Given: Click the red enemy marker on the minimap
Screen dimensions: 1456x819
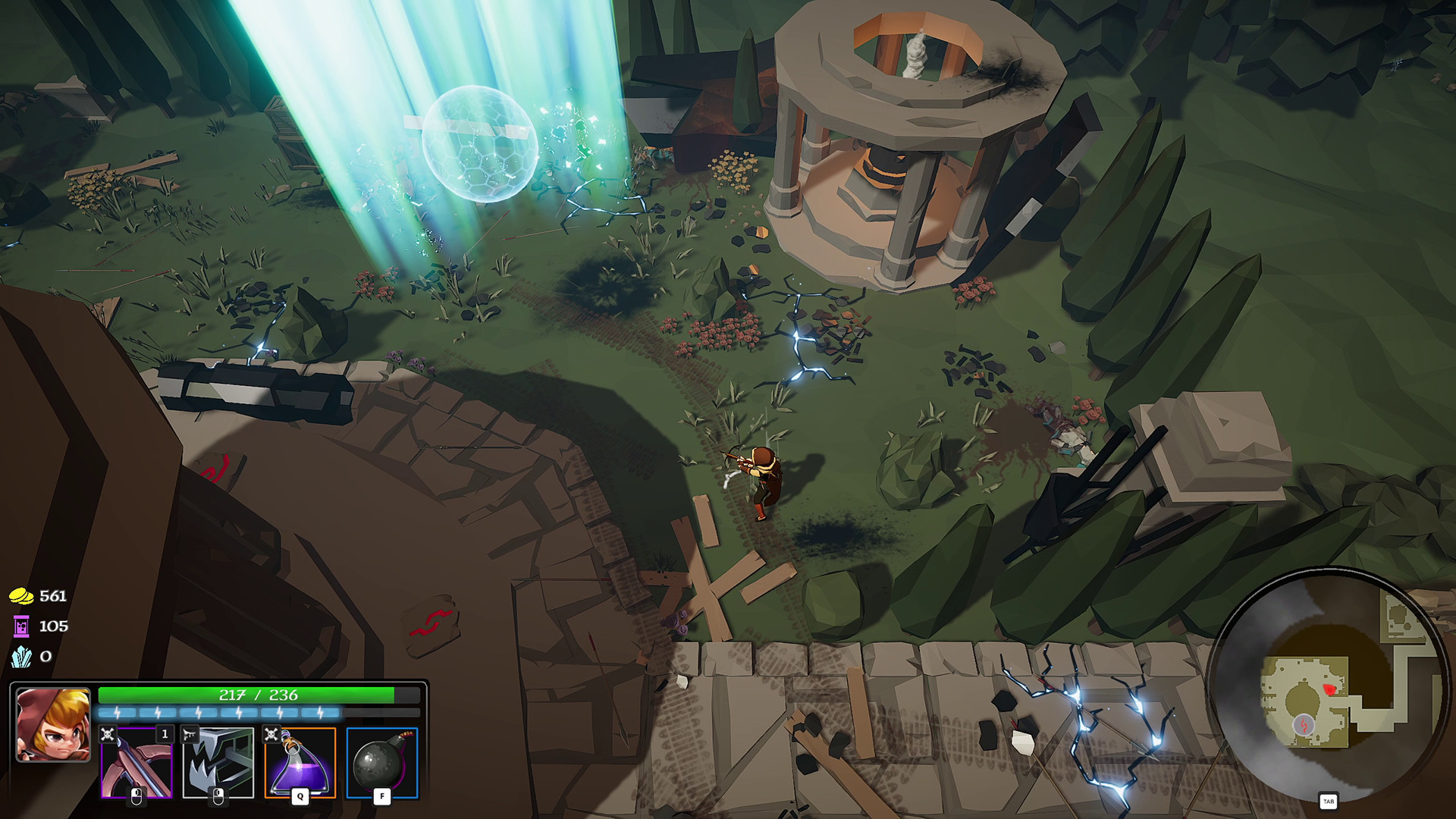Looking at the screenshot, I should pos(1329,689).
